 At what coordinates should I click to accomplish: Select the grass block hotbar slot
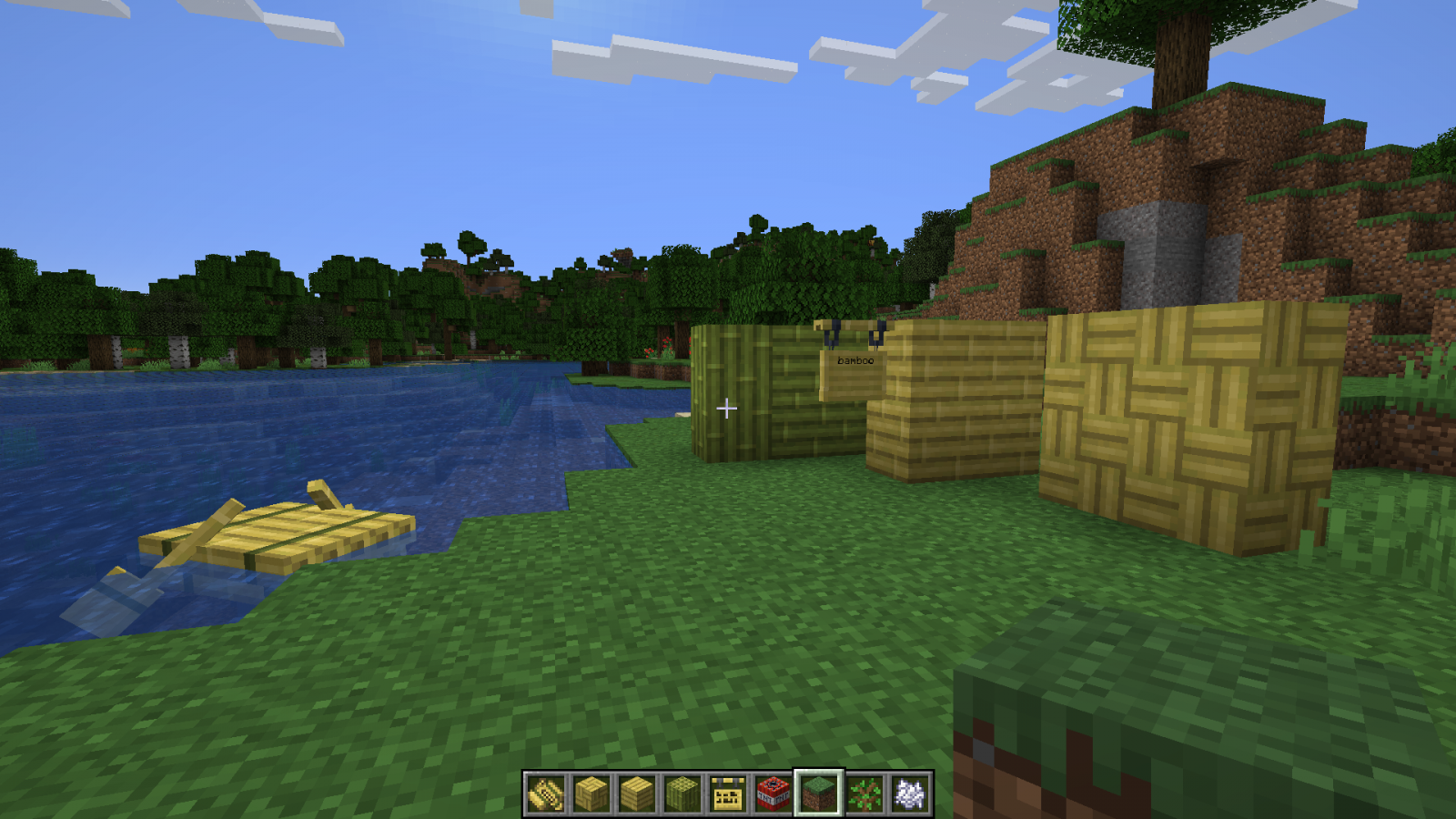pos(819,794)
